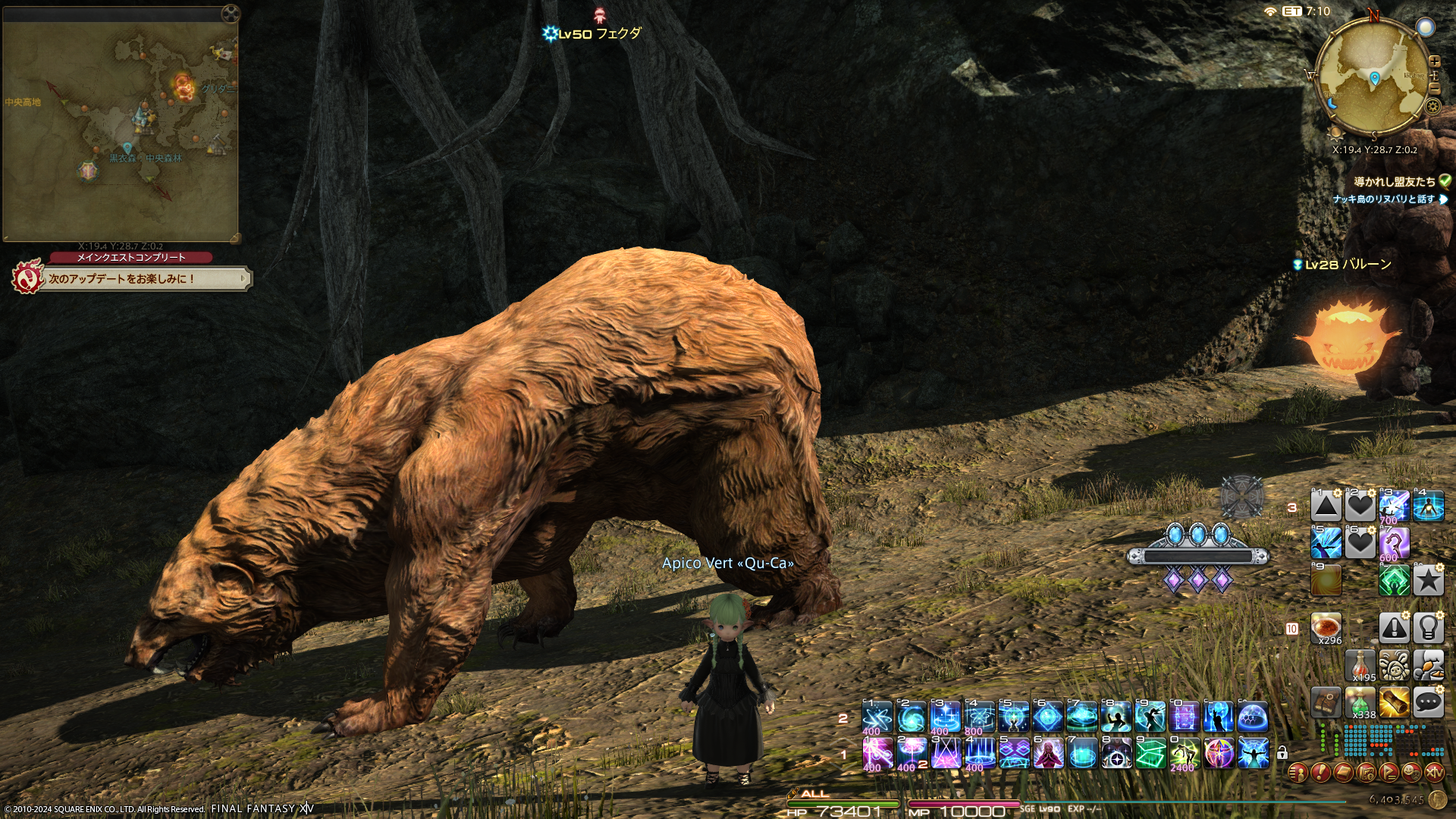The height and width of the screenshot is (819, 1456).
Task: Click the black star macro icon
Action: (x=1428, y=581)
